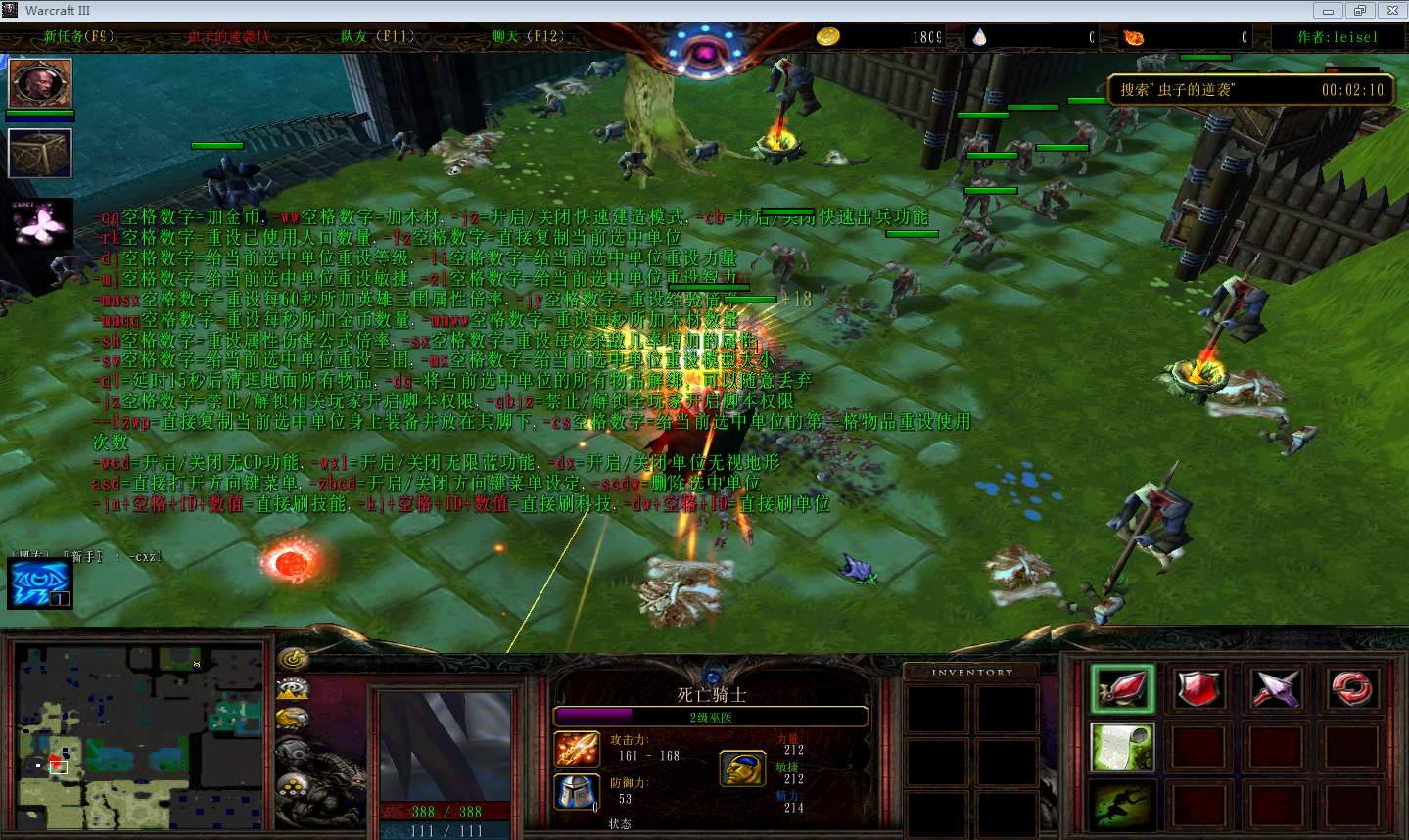Select the wooden crate unit icon

[x=40, y=154]
